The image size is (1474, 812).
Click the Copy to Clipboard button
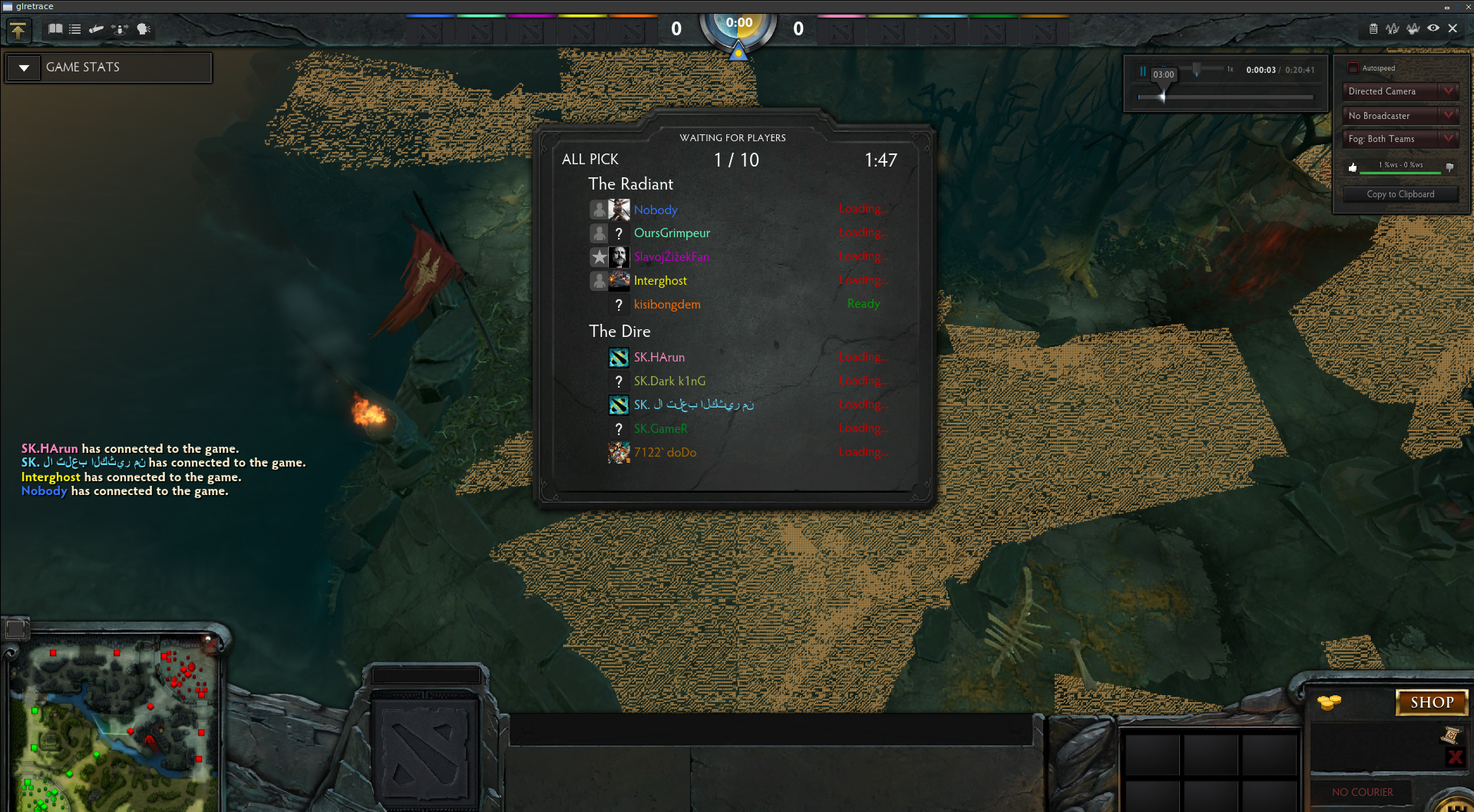coord(1400,194)
